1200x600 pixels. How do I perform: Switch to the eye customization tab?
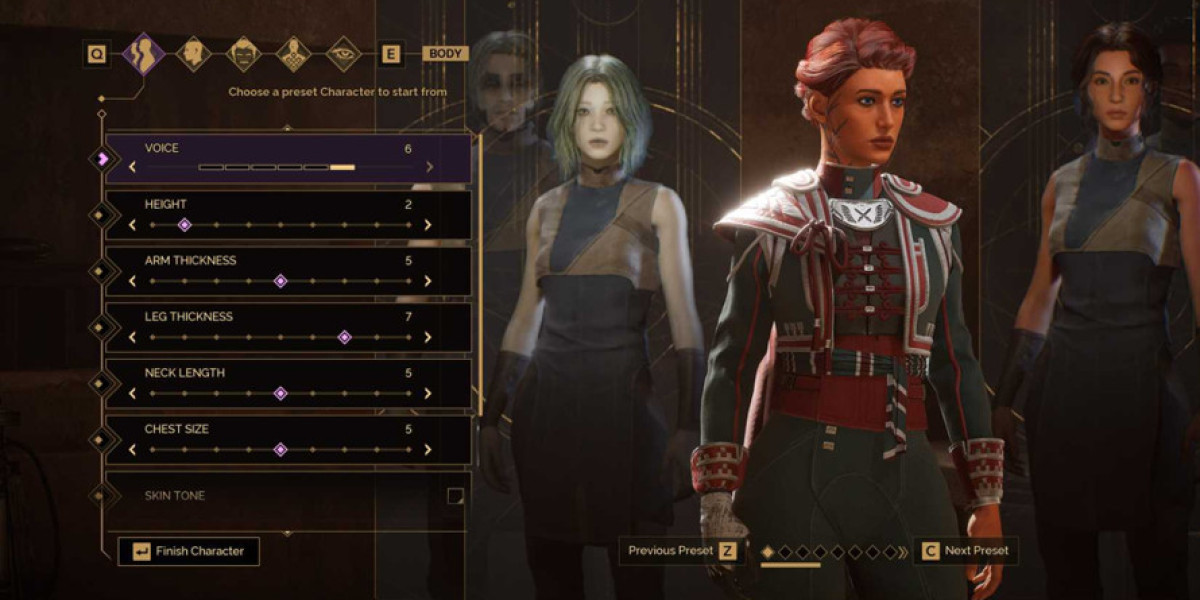coord(343,53)
